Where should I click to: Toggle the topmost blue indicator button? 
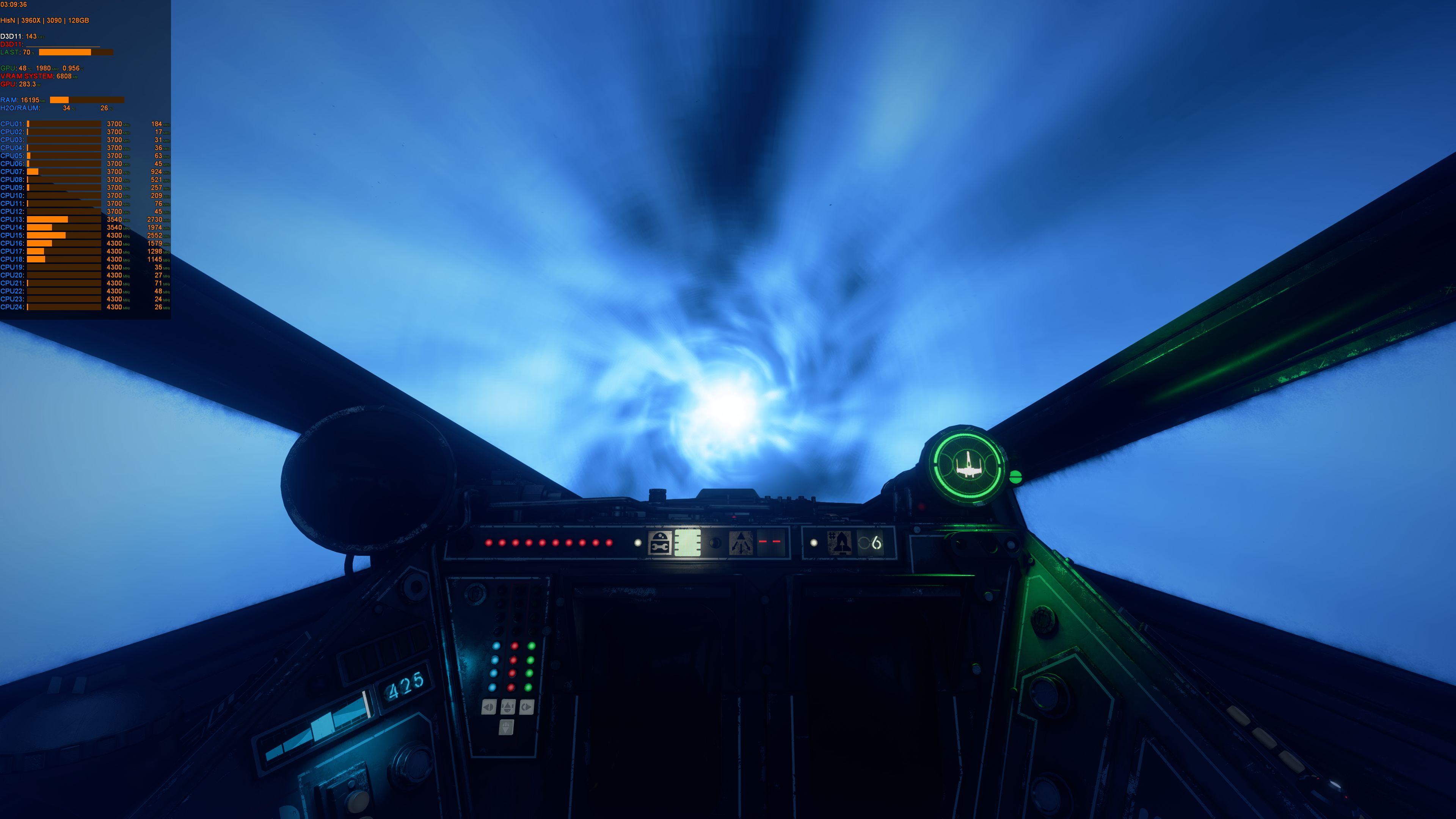pos(496,646)
